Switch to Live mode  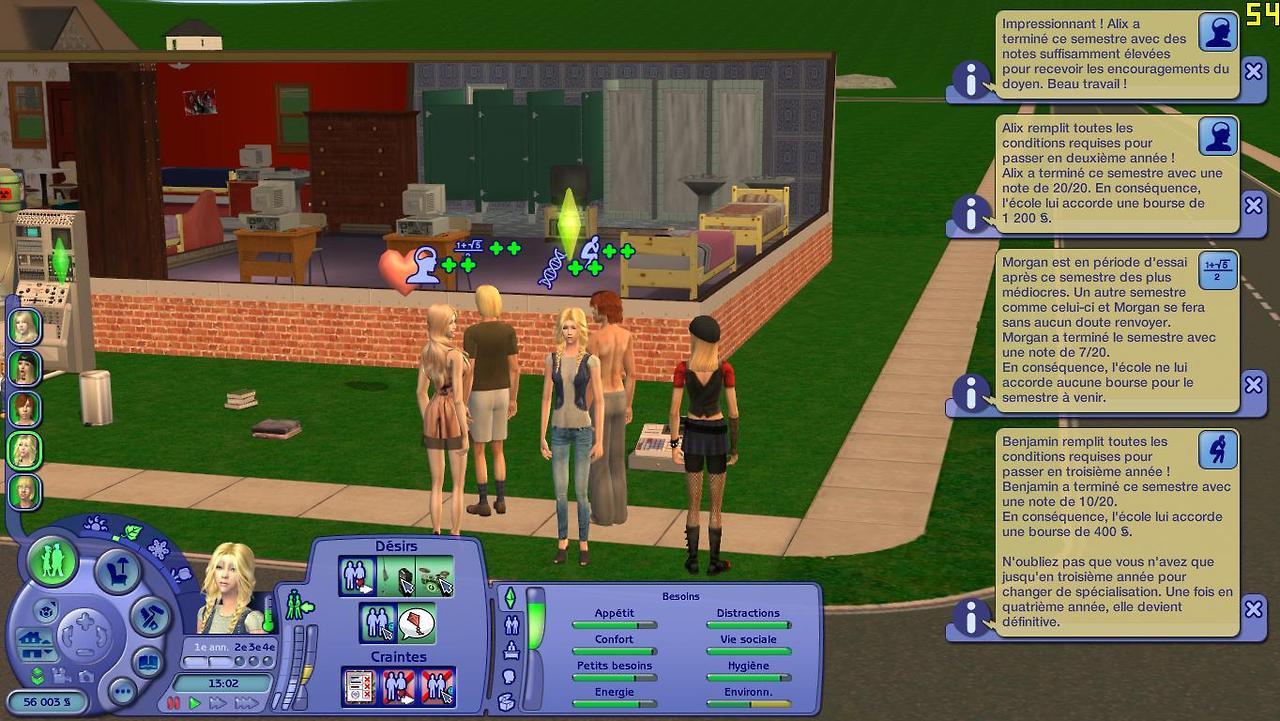point(53,560)
